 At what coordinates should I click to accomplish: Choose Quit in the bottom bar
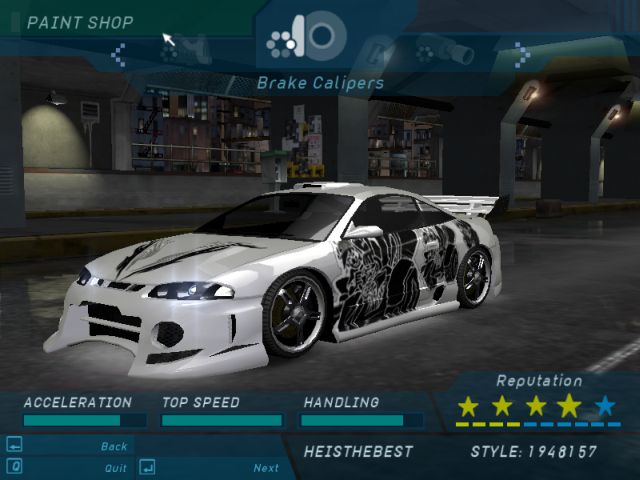[115, 467]
